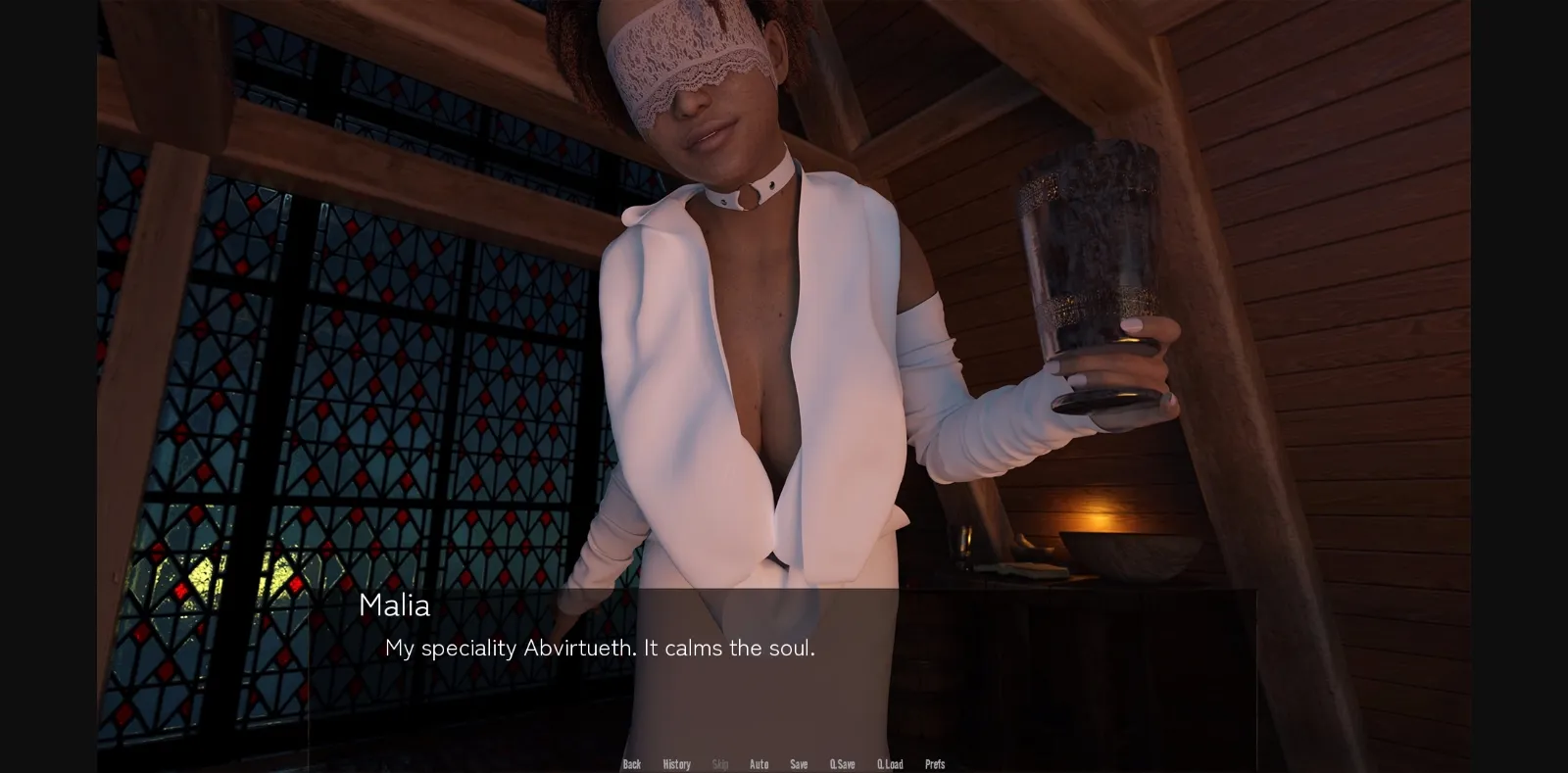Image resolution: width=1568 pixels, height=773 pixels.
Task: Select History in the quick menu
Action: pos(676,763)
